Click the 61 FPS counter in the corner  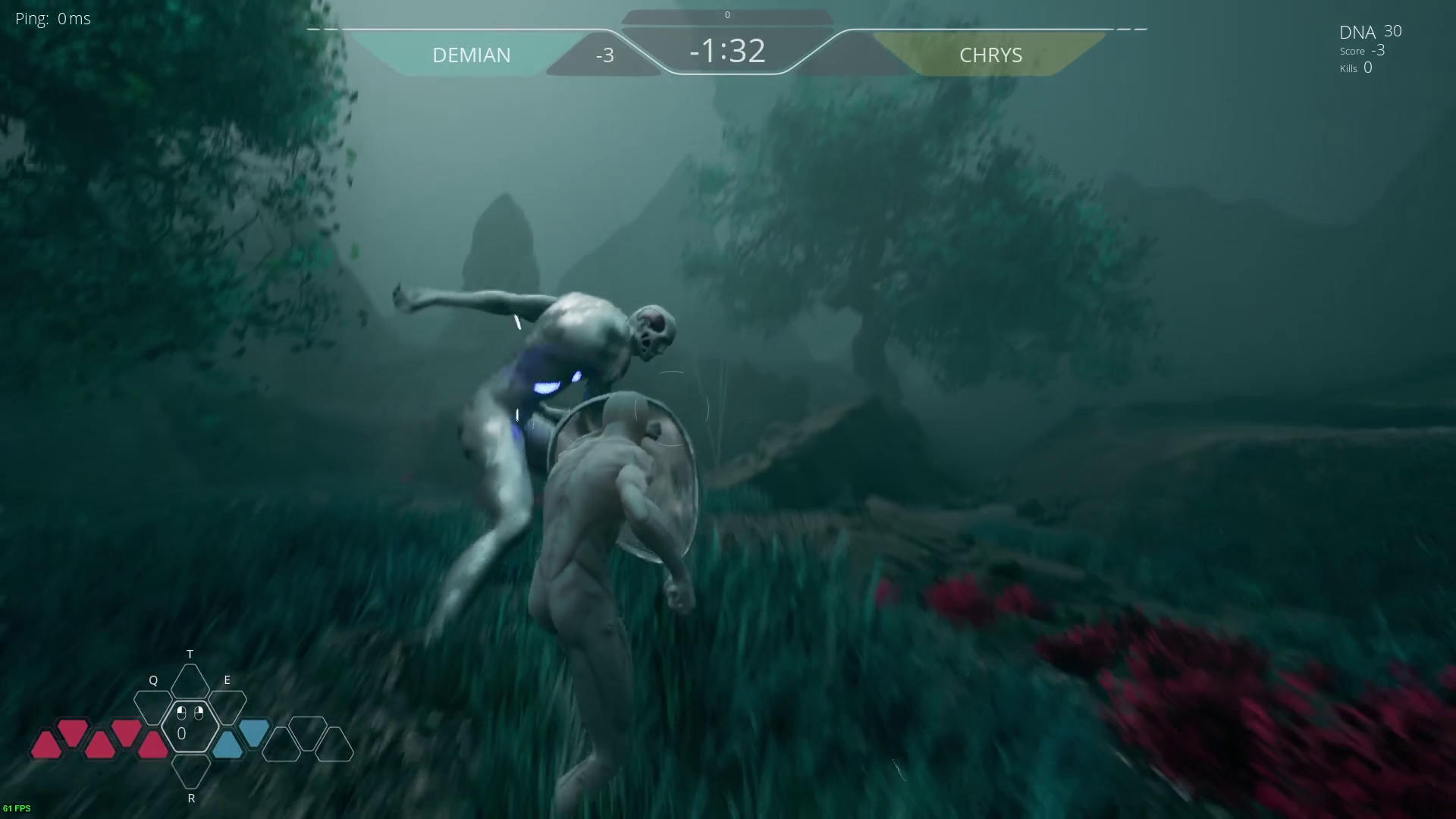[x=17, y=808]
